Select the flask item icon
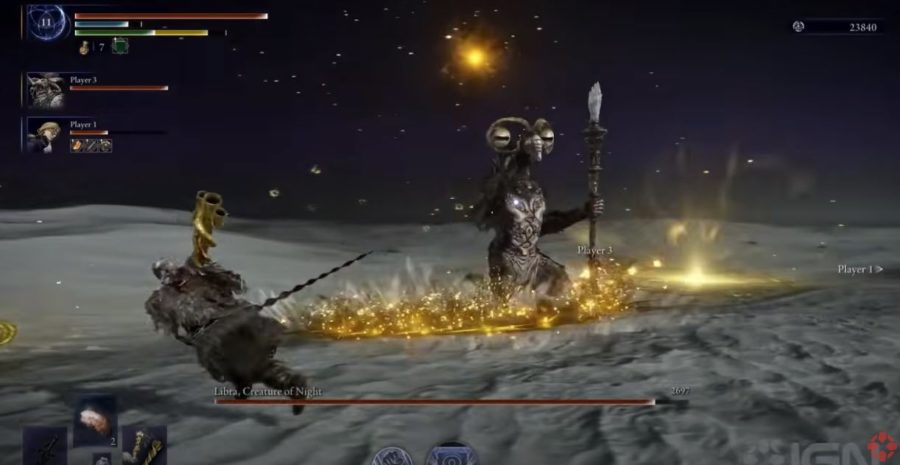The height and width of the screenshot is (465, 900). pyautogui.click(x=85, y=47)
